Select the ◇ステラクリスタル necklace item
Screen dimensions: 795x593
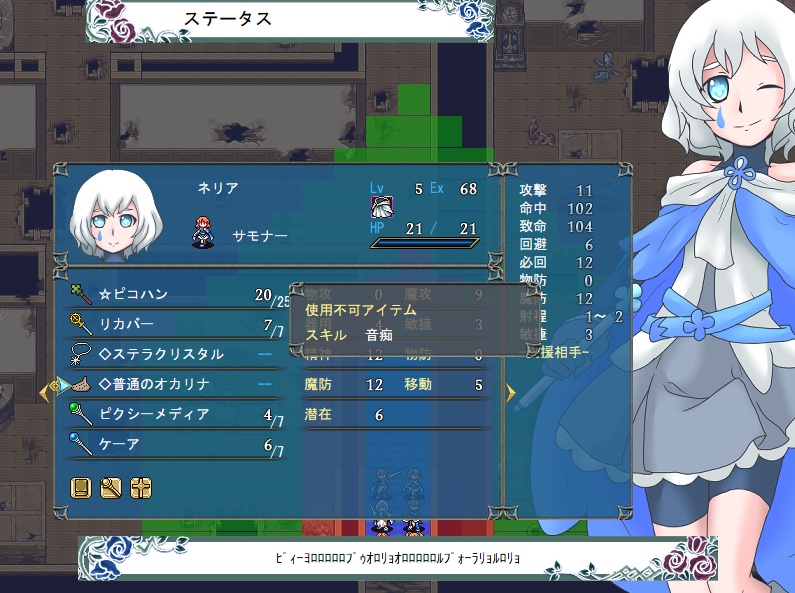click(x=170, y=354)
